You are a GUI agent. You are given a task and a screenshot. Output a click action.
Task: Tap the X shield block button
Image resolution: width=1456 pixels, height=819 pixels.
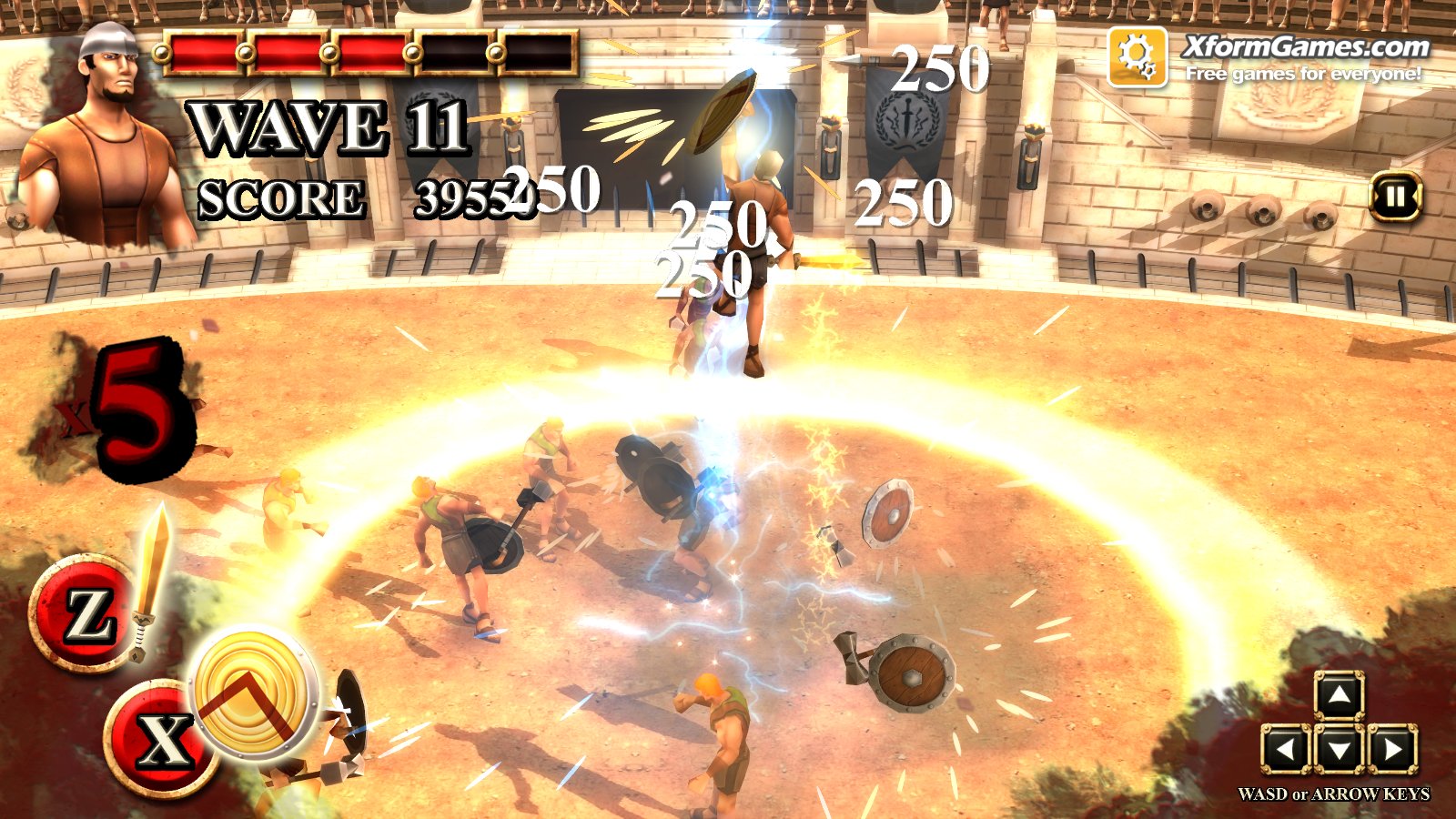162,738
